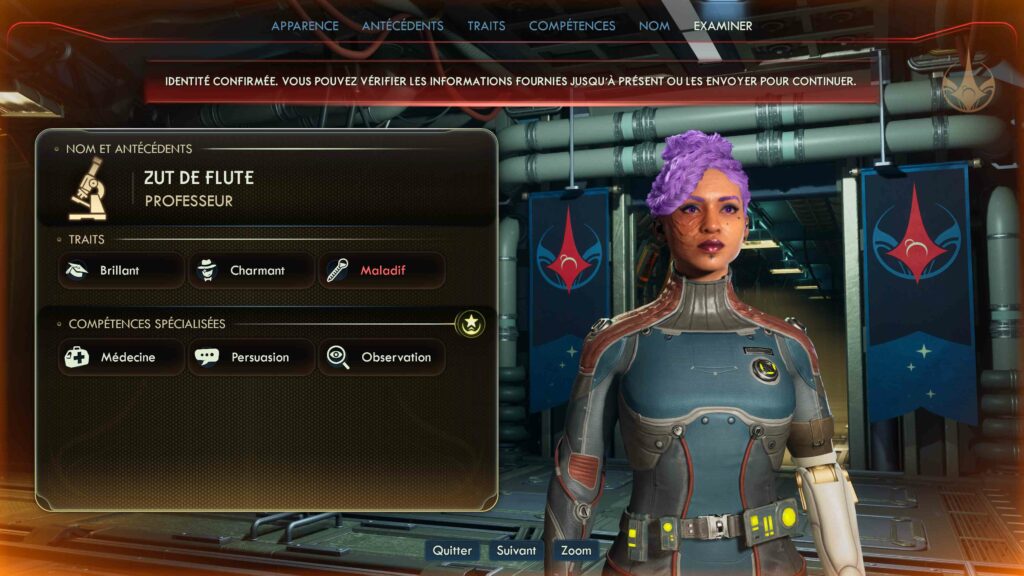Screen dimensions: 1024x576
Task: Choose the Persuasion skill
Action: point(251,357)
